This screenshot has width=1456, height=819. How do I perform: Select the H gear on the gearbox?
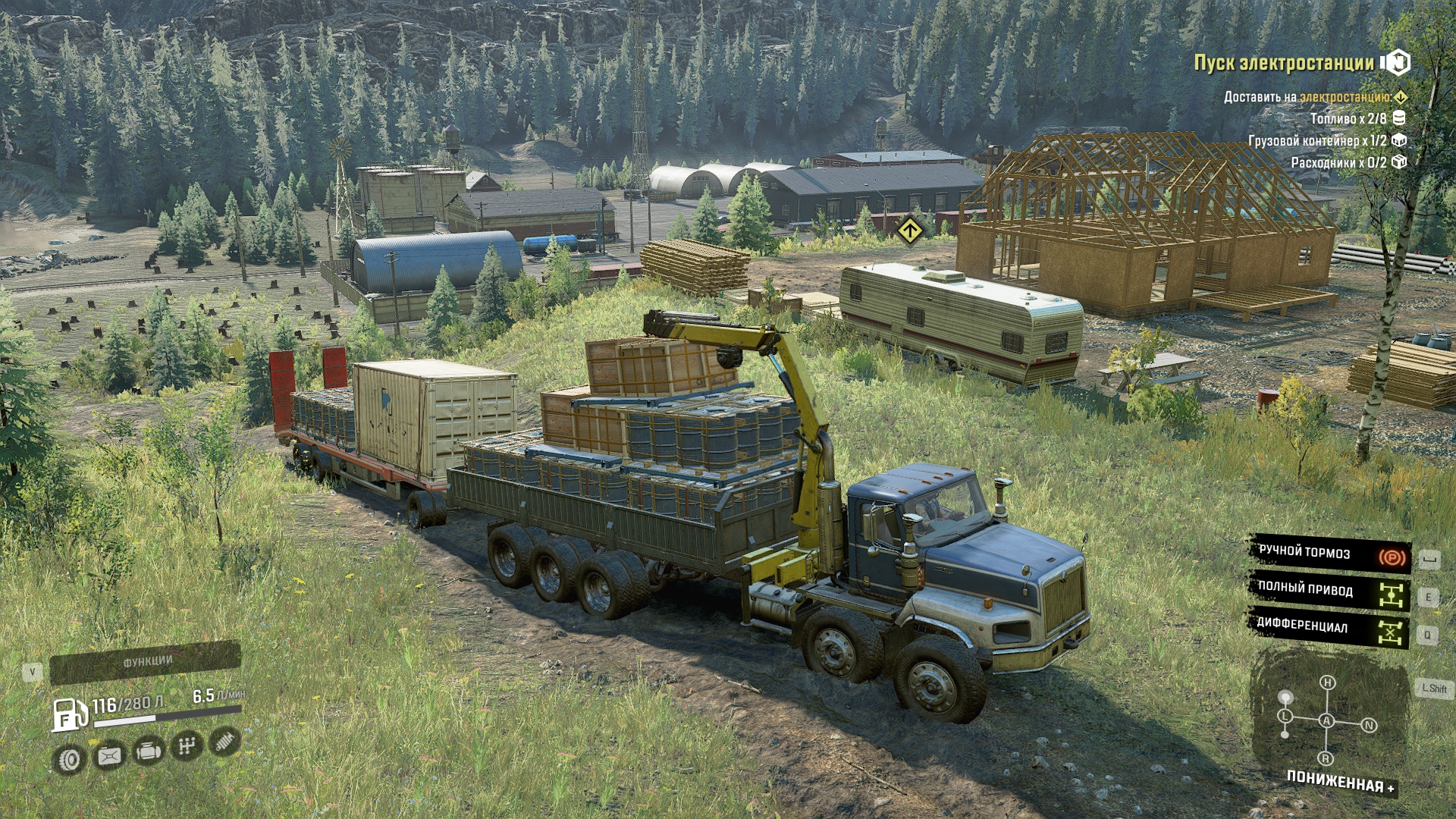click(1327, 682)
